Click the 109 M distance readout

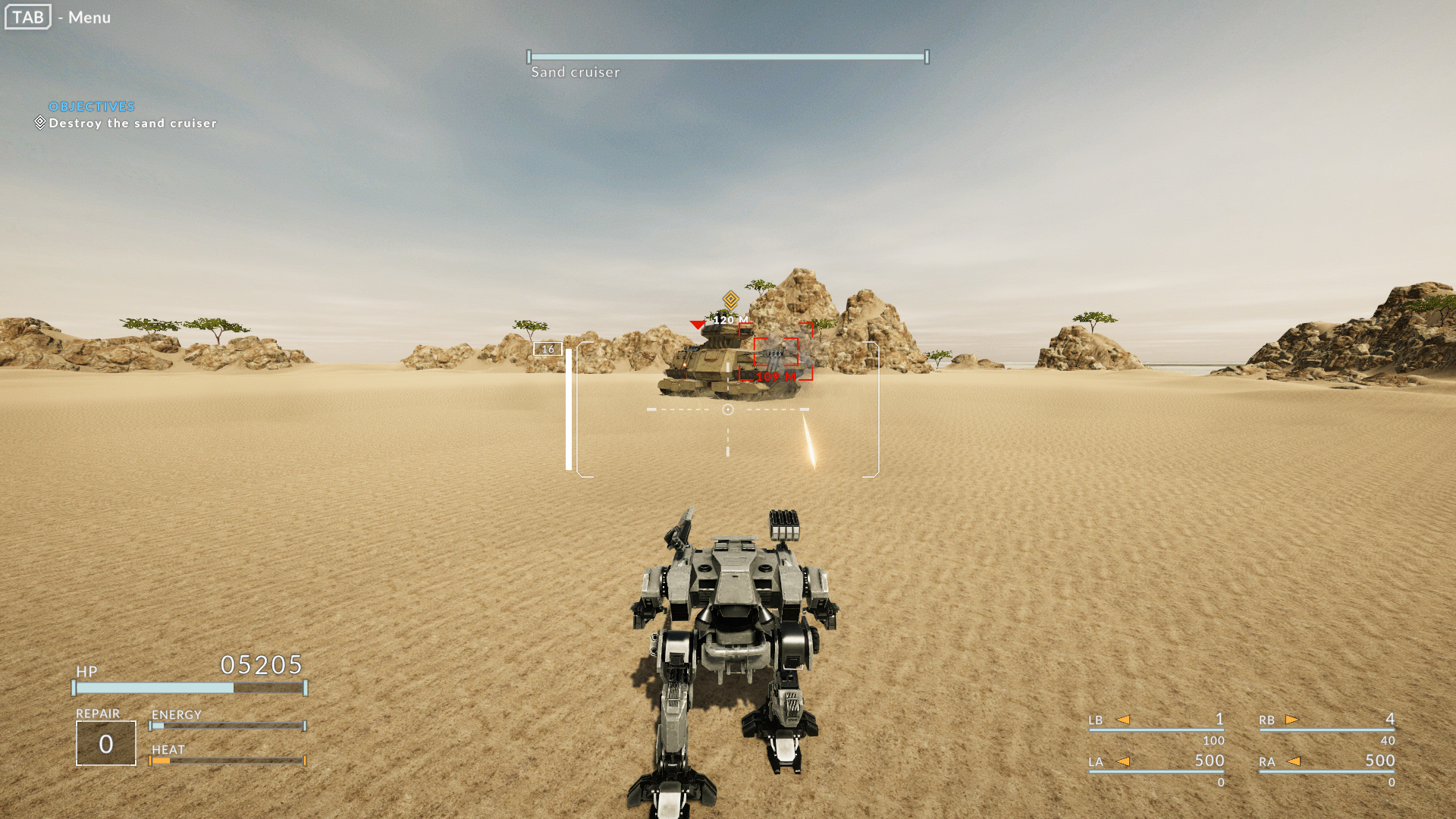click(775, 376)
